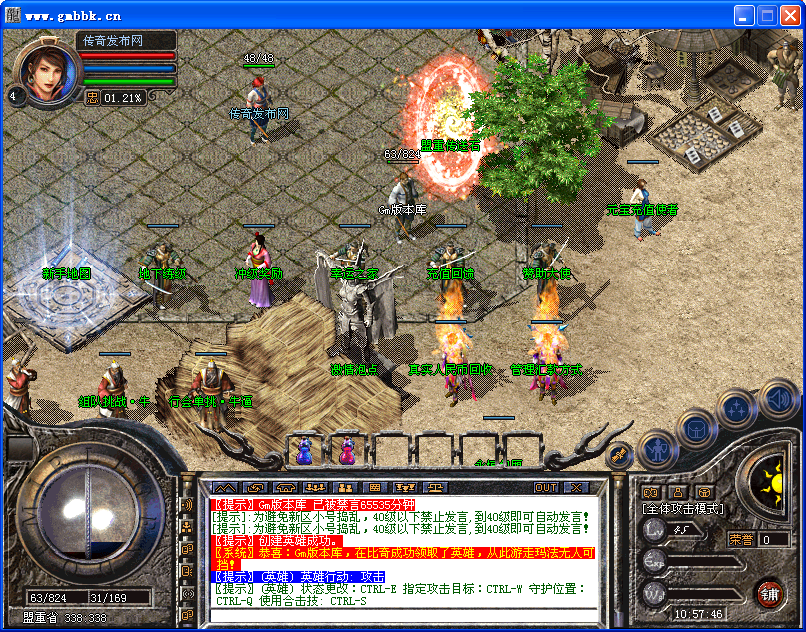Click the 忠 loyalty badge under the hero bars

pyautogui.click(x=92, y=97)
